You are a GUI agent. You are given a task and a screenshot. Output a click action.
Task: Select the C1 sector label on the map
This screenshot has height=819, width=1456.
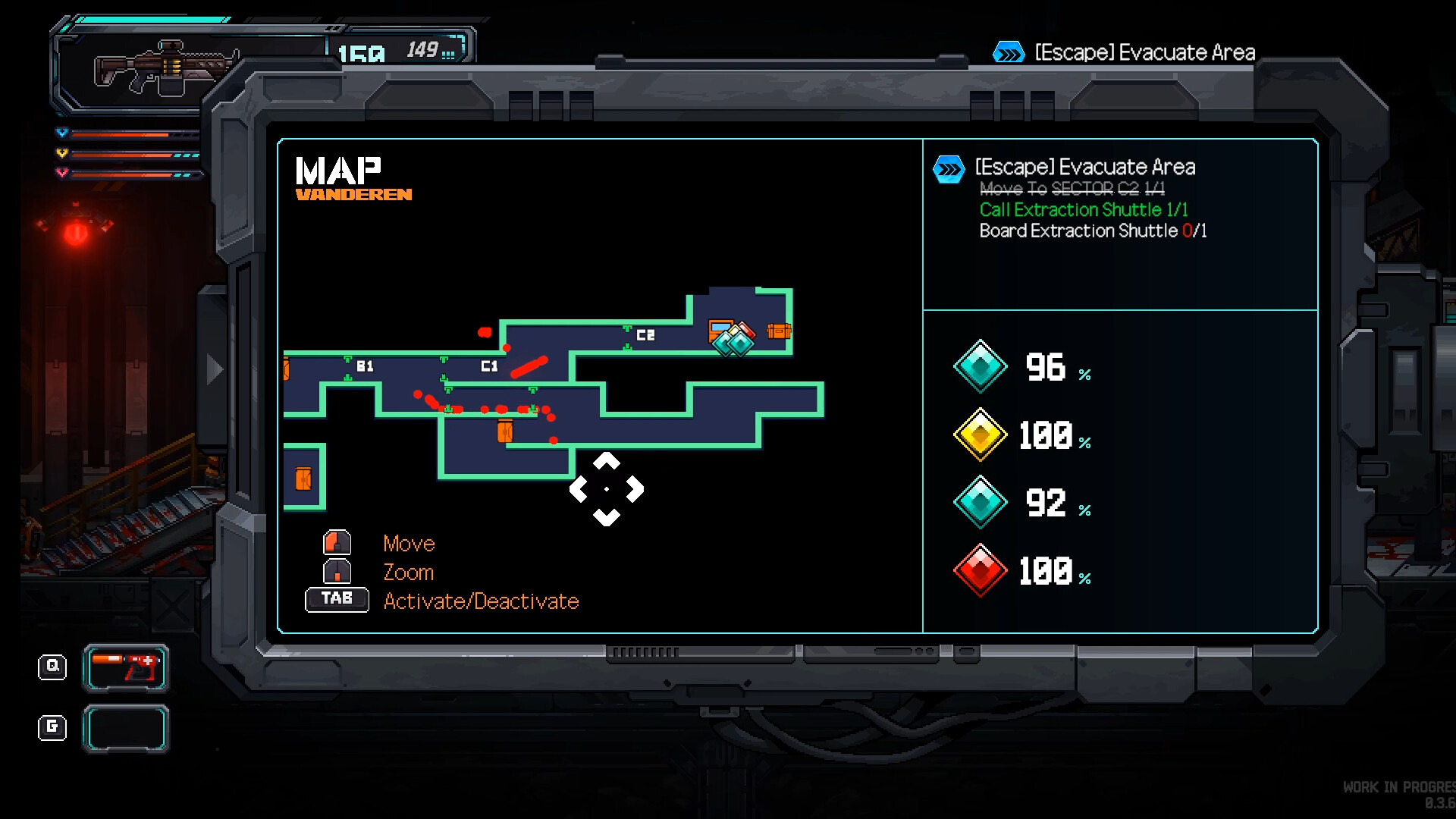coord(489,366)
